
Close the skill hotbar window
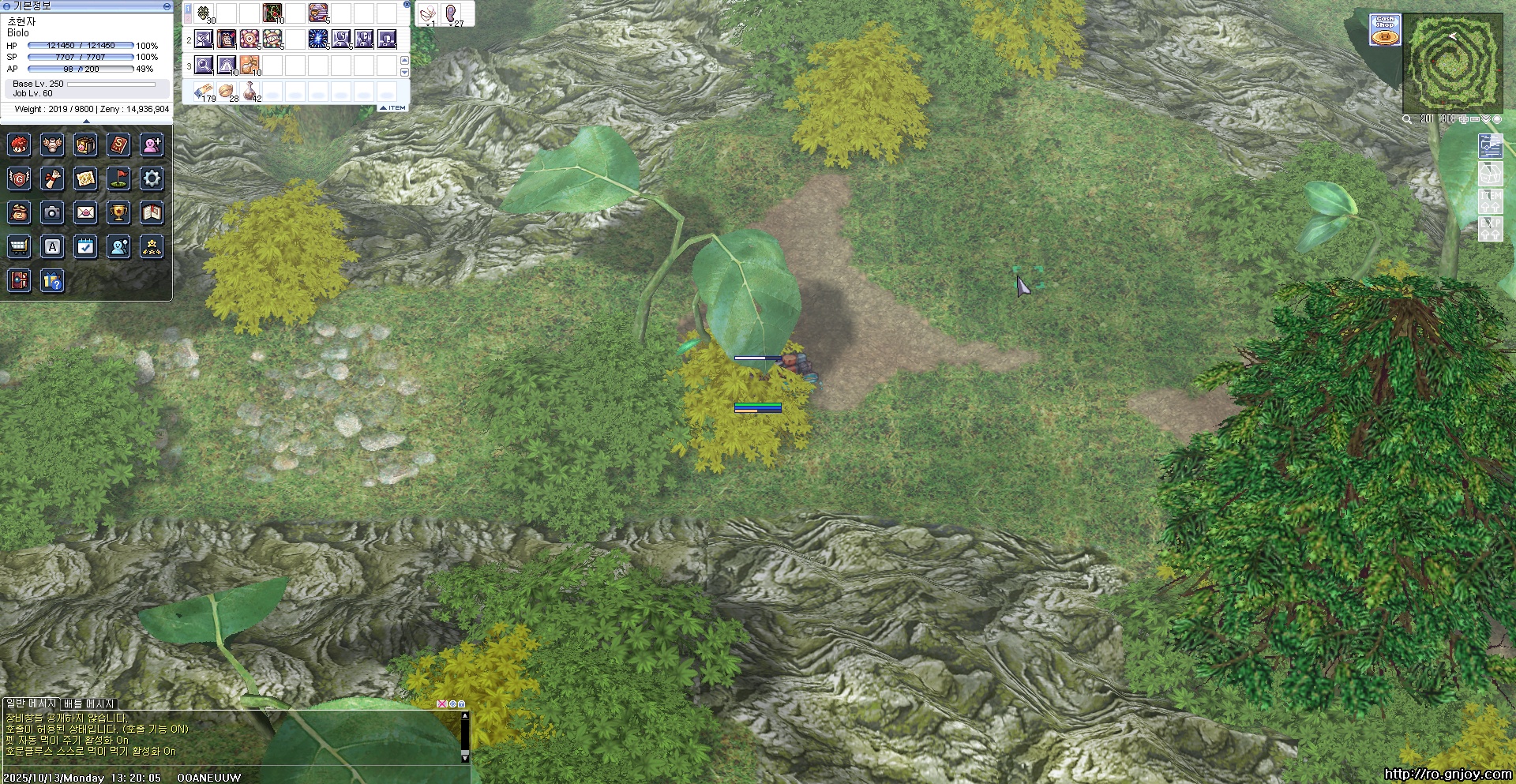(x=407, y=5)
